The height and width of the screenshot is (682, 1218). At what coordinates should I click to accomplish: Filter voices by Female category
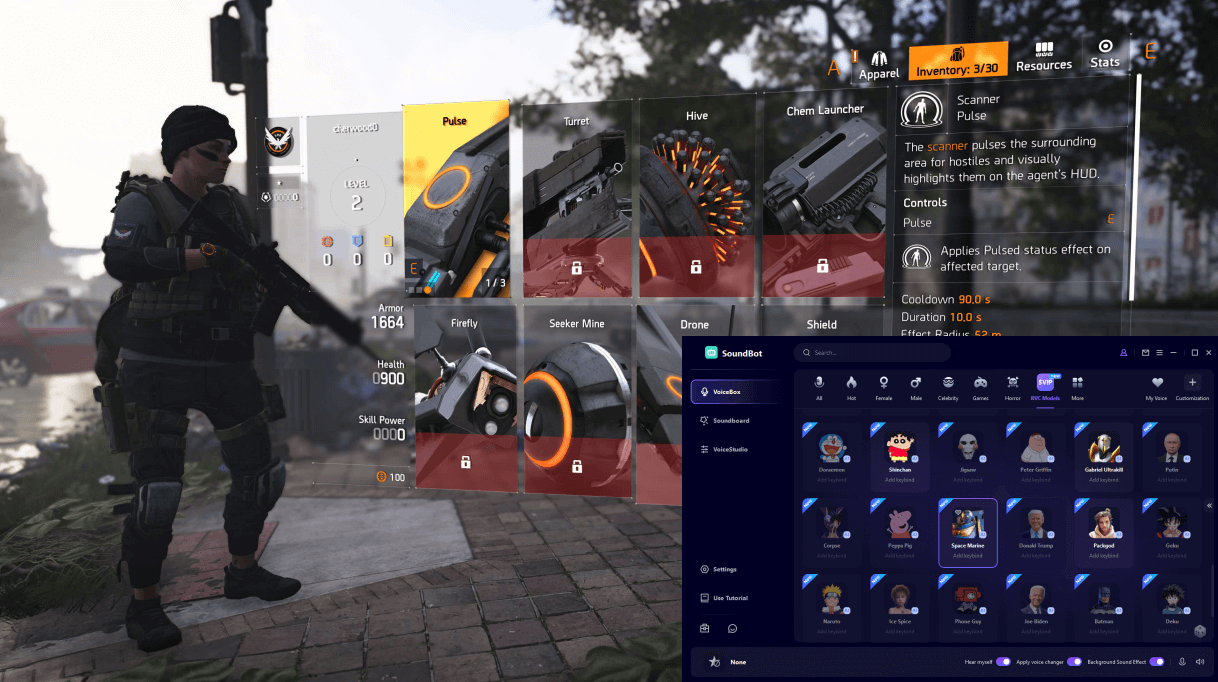tap(883, 388)
